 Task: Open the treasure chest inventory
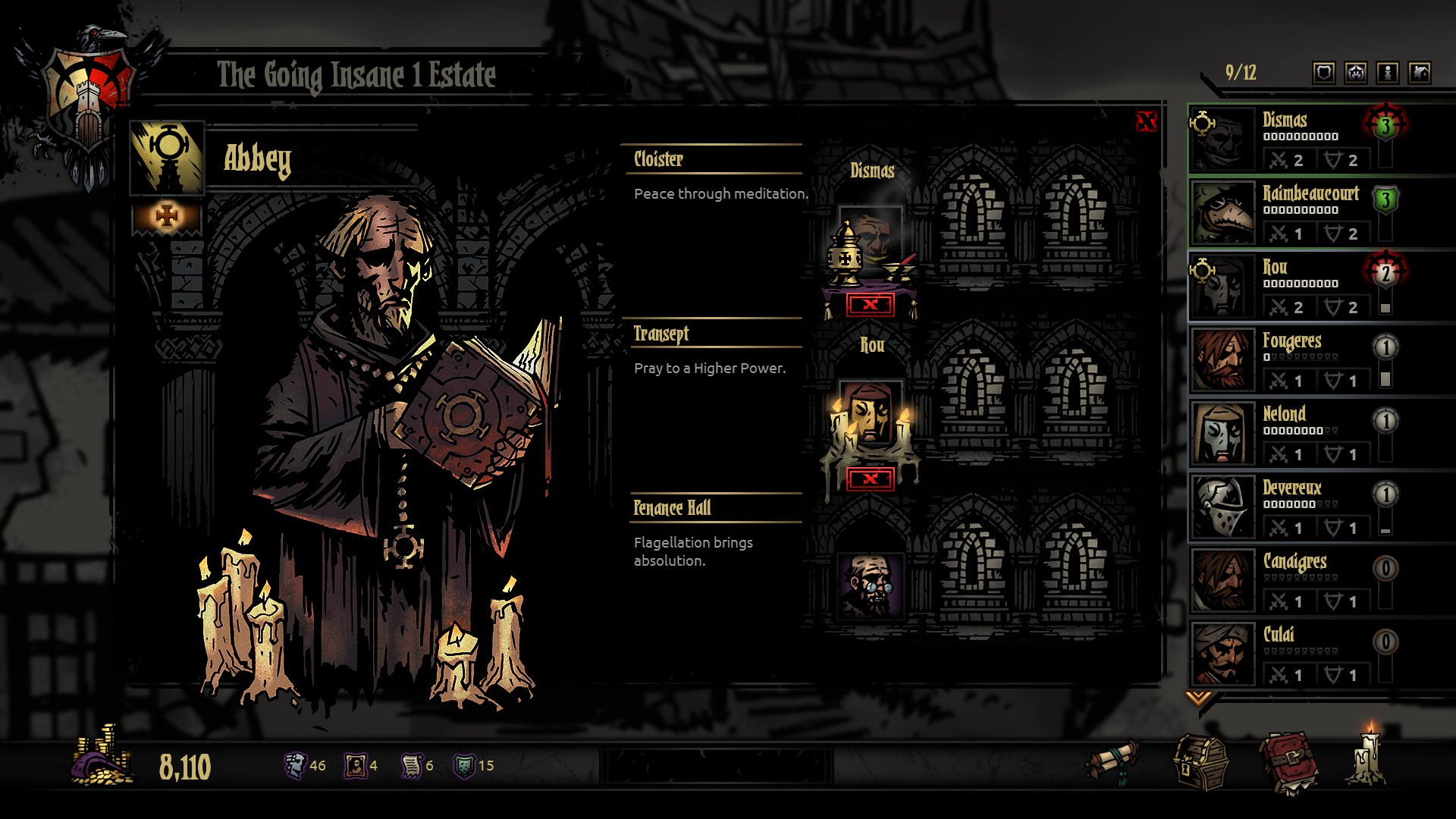pyautogui.click(x=1201, y=764)
